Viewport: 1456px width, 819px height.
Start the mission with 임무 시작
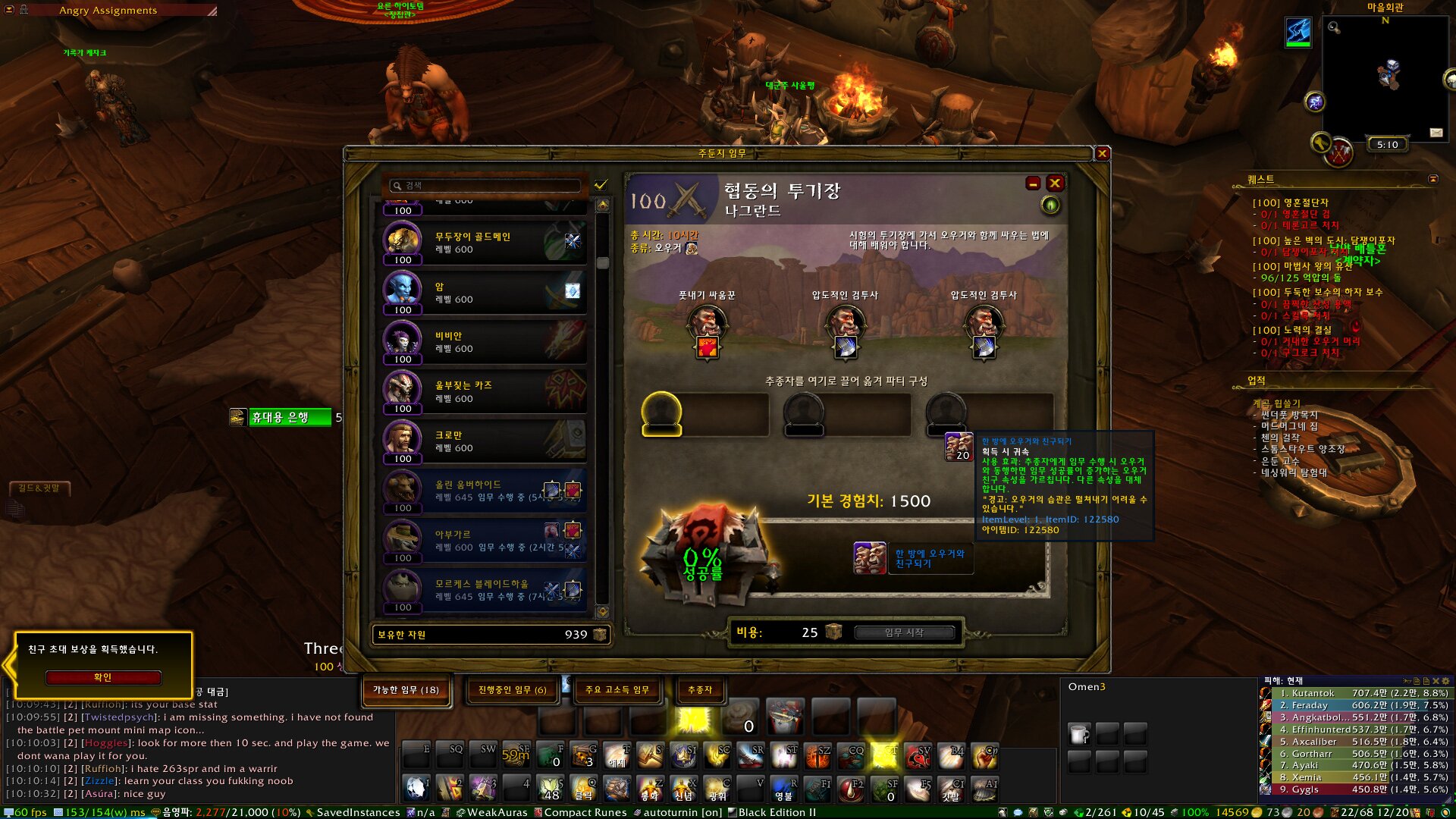[904, 632]
